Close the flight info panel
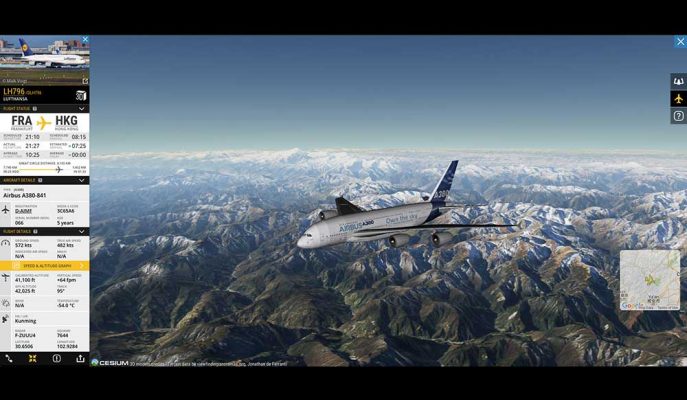This screenshot has width=687, height=400. coord(85,40)
